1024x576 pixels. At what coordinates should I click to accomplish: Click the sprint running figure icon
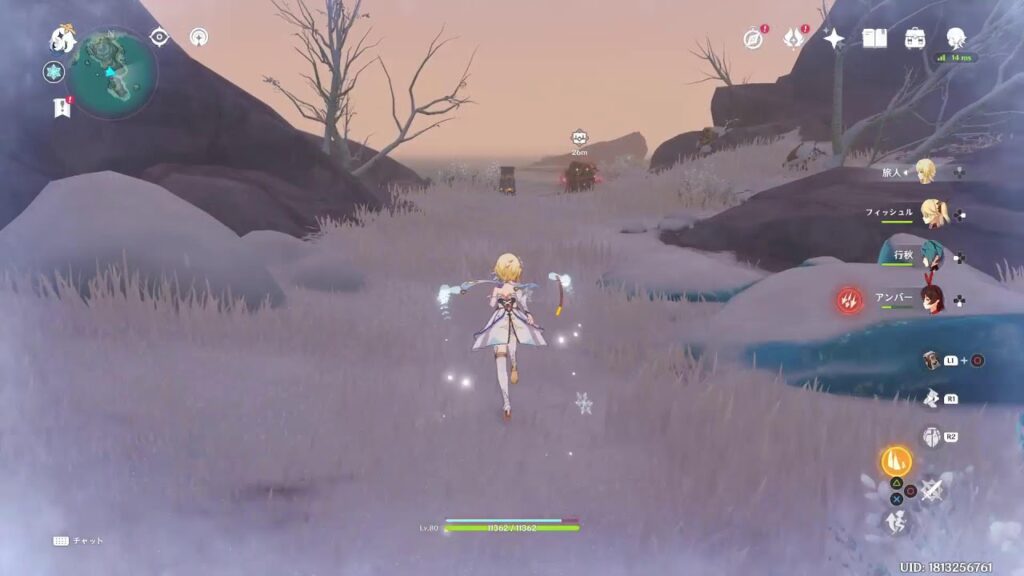896,521
